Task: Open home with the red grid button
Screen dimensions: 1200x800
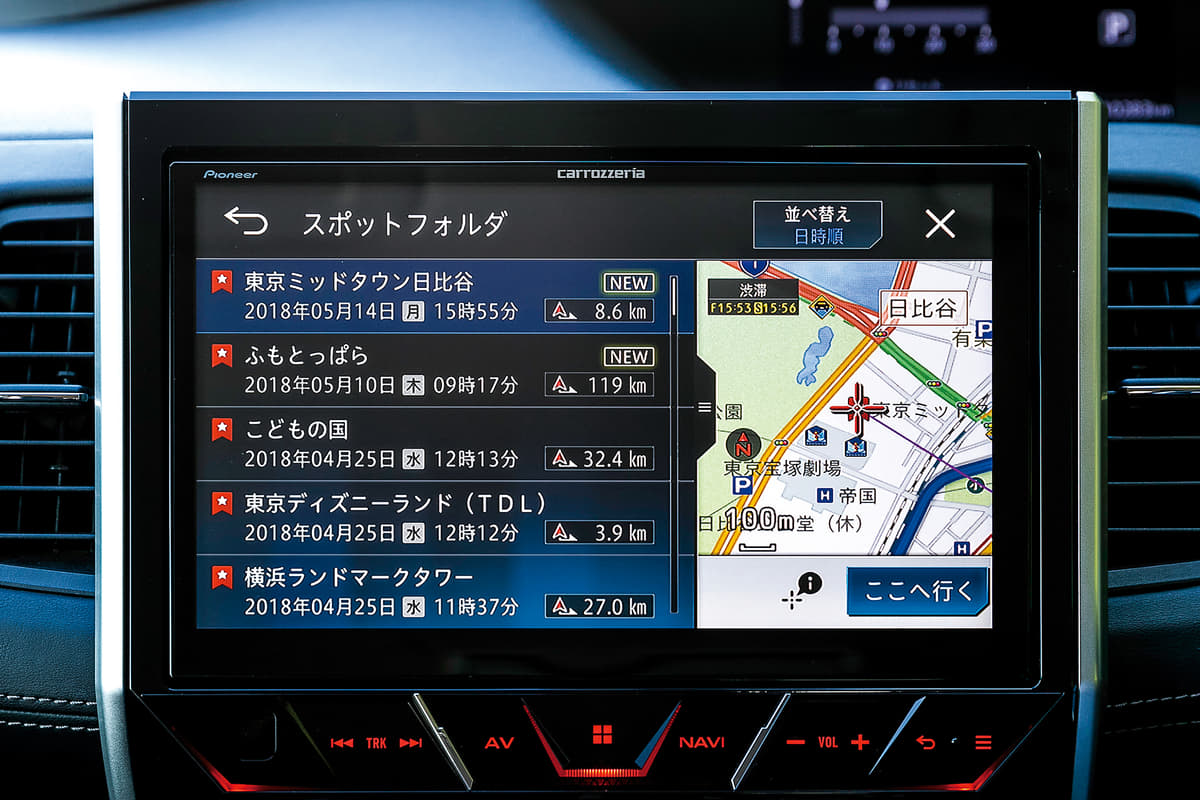Action: click(602, 736)
